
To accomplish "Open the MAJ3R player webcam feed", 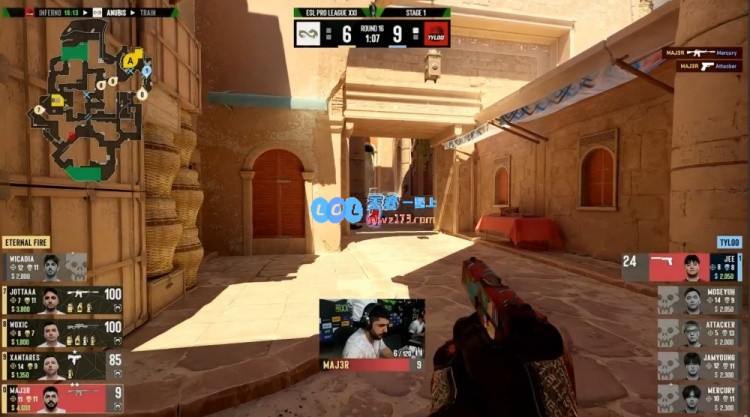I will pyautogui.click(x=371, y=328).
